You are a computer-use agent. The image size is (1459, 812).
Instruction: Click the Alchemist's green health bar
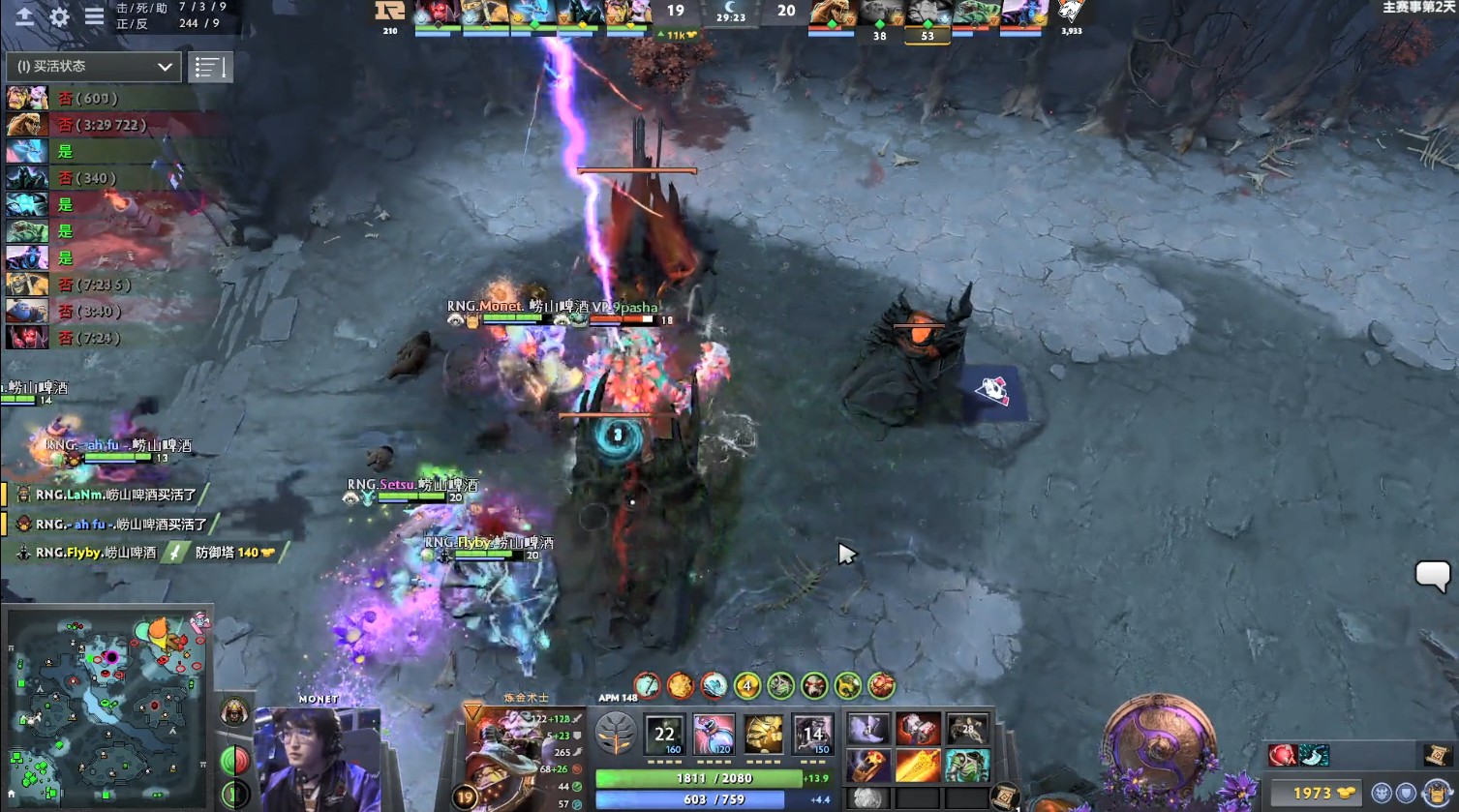697,778
